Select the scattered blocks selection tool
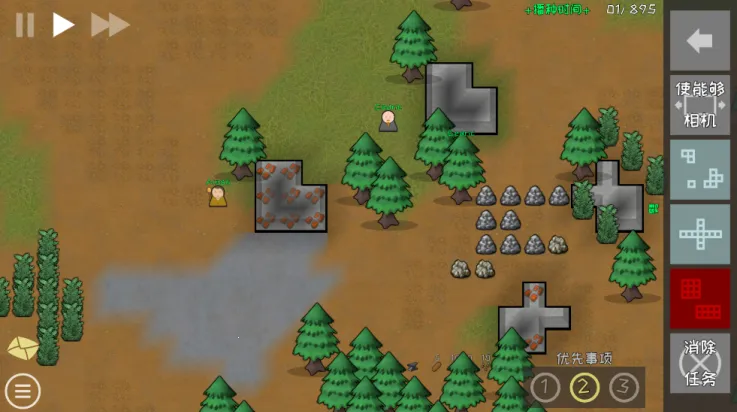 [699, 168]
